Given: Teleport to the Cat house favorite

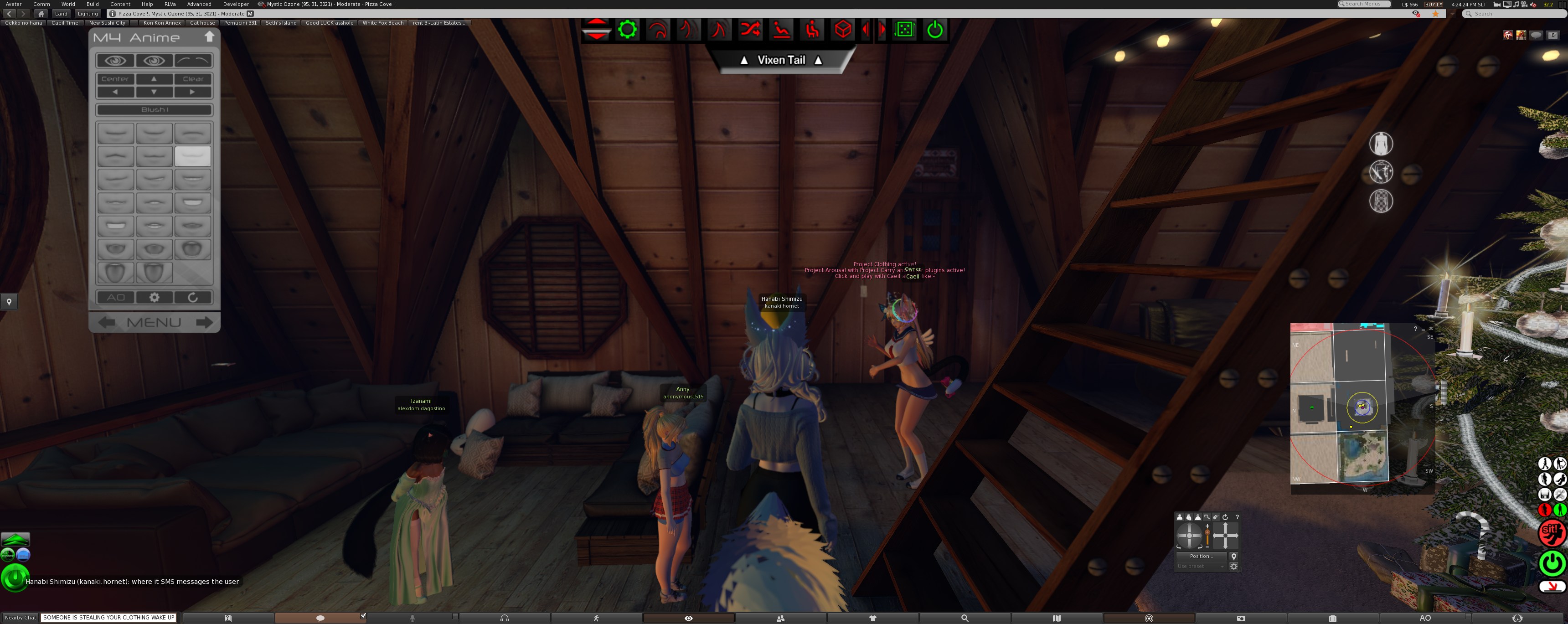Looking at the screenshot, I should pos(202,23).
